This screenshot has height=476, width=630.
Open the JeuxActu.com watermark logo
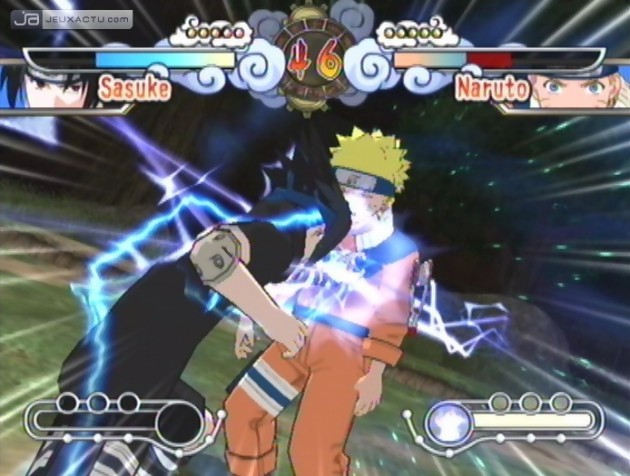[70, 18]
